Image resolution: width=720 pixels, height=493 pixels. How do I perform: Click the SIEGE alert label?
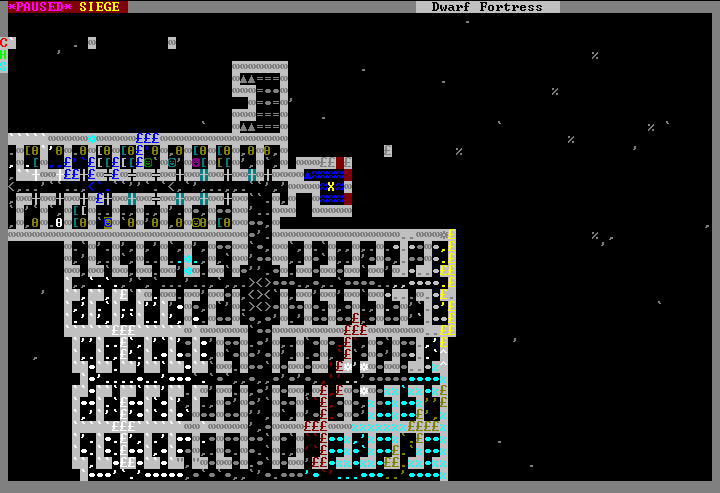point(100,7)
